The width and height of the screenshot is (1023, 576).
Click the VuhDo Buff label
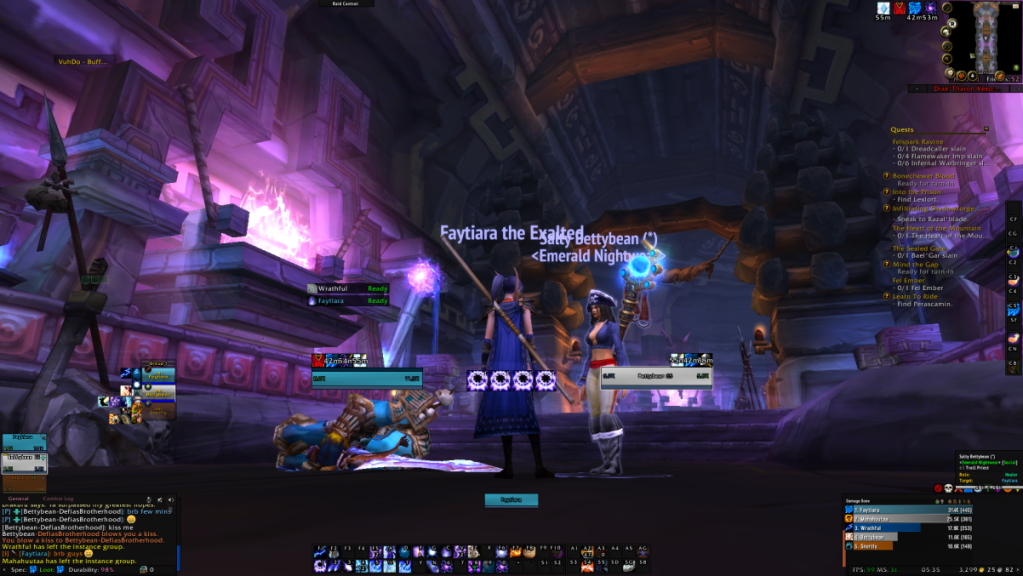click(81, 61)
